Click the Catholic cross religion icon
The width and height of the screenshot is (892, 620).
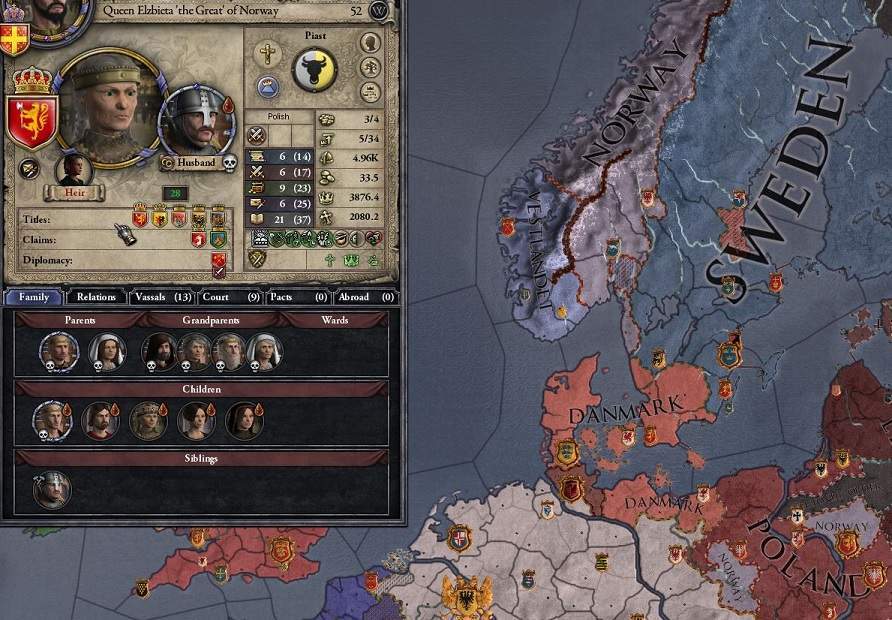pyautogui.click(x=266, y=54)
